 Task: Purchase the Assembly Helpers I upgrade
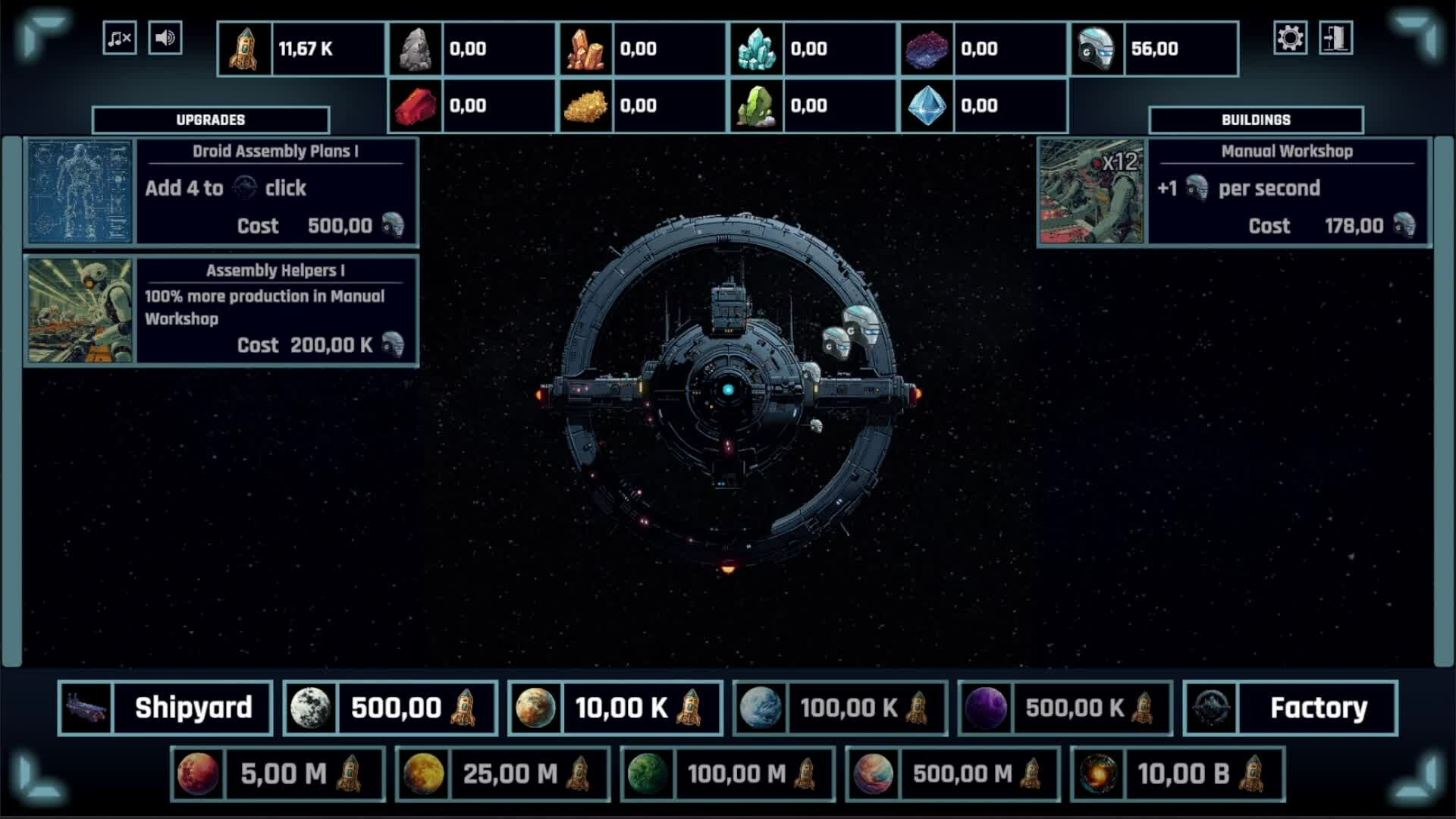(221, 311)
